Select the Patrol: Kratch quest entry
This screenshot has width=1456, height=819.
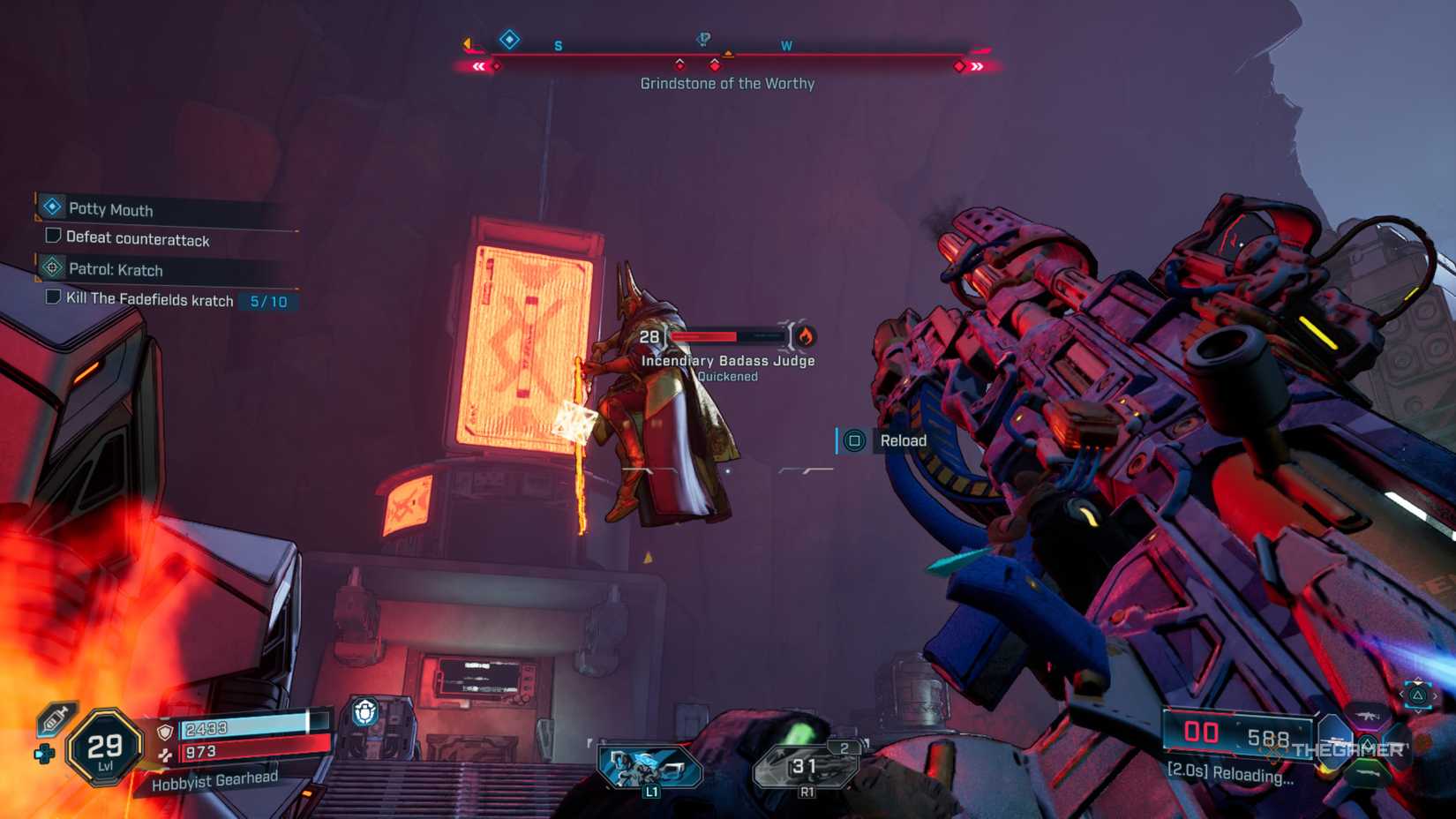point(115,270)
